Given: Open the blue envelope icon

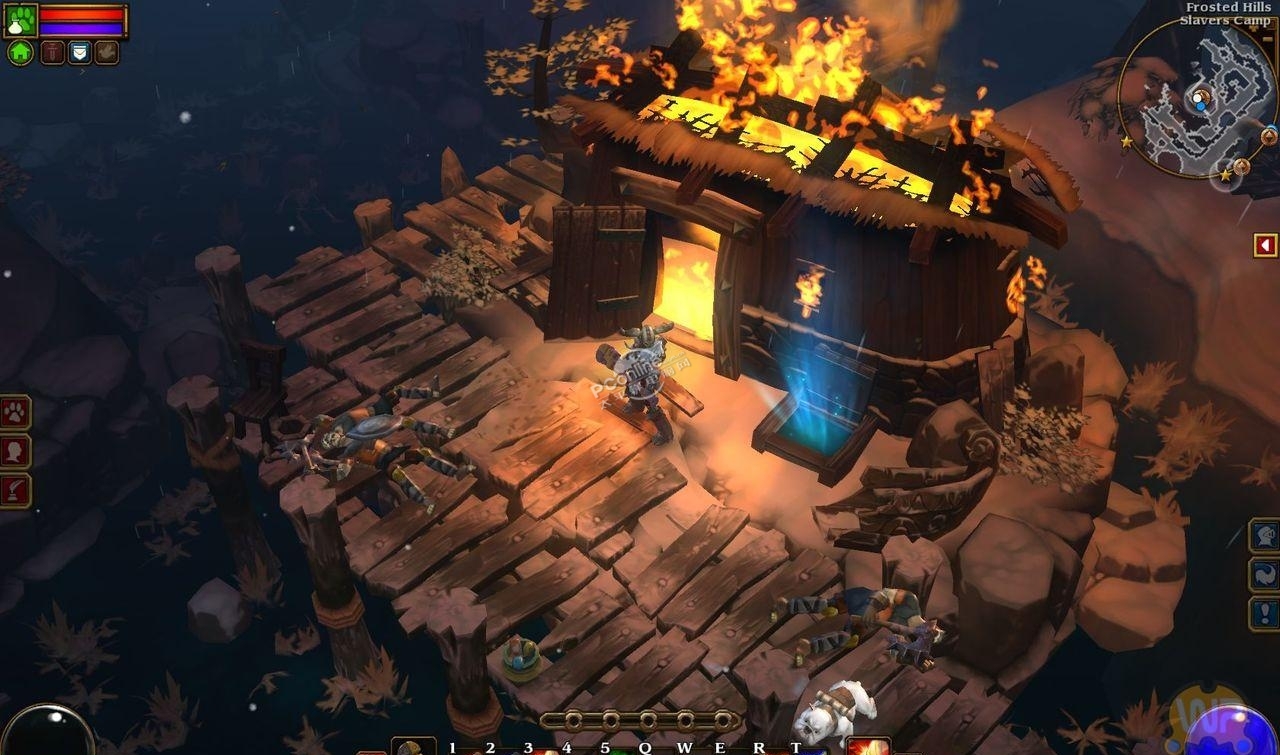Looking at the screenshot, I should pyautogui.click(x=79, y=52).
